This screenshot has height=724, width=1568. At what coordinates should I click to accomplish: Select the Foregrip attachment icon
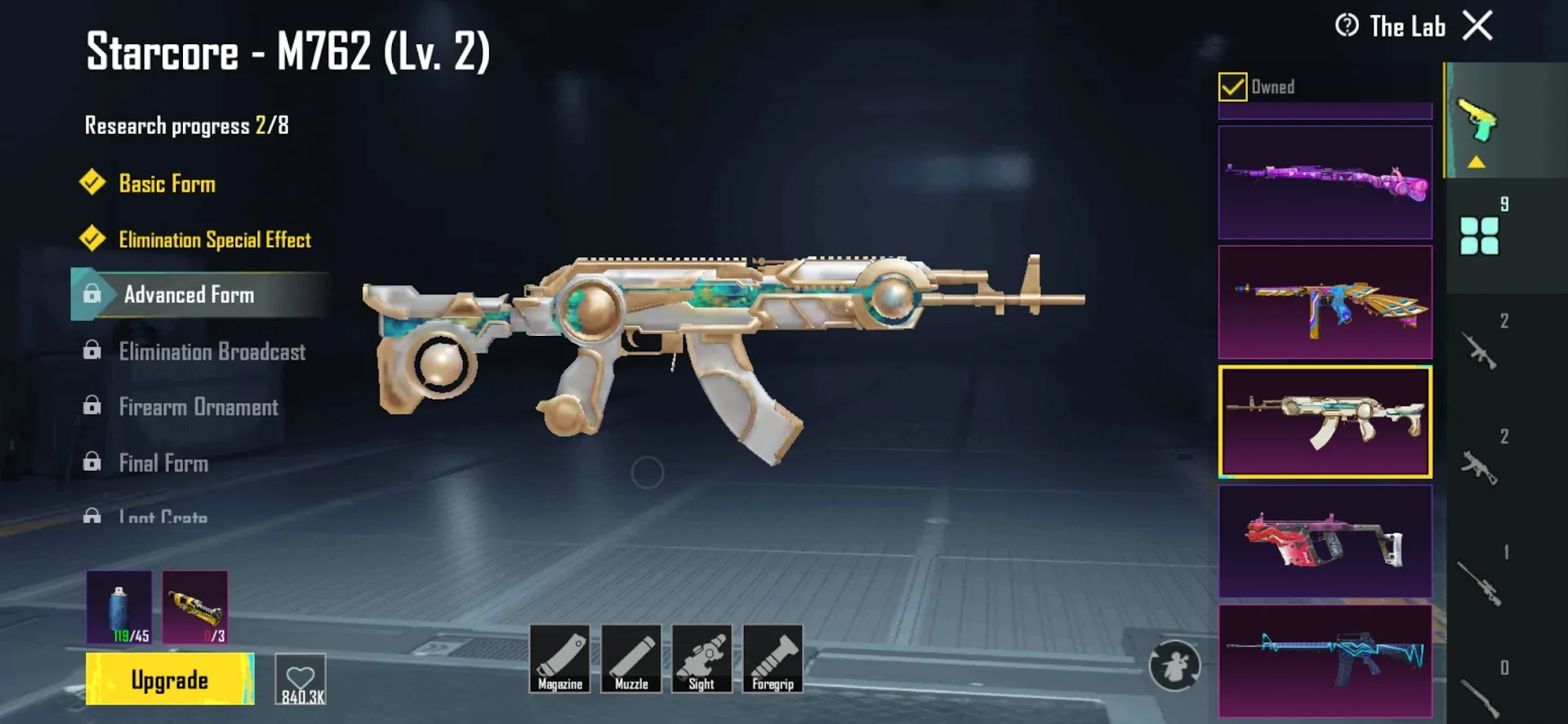(x=773, y=660)
